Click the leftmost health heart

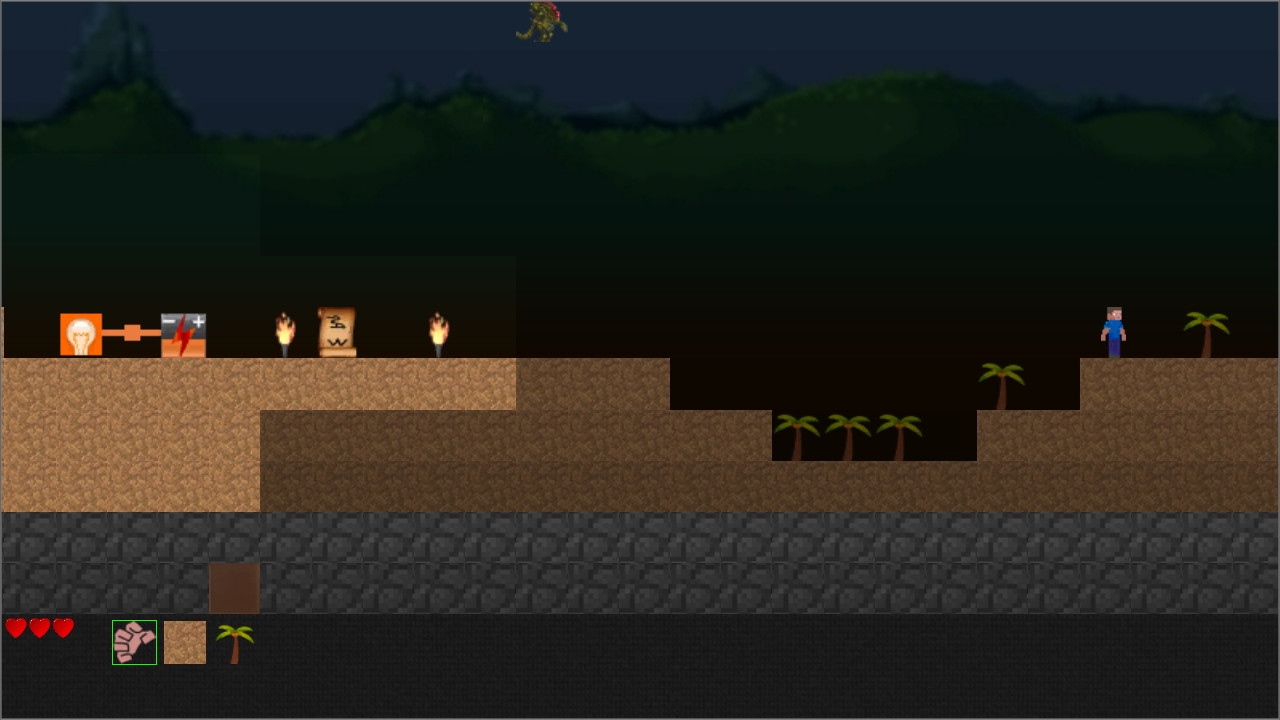pos(14,629)
